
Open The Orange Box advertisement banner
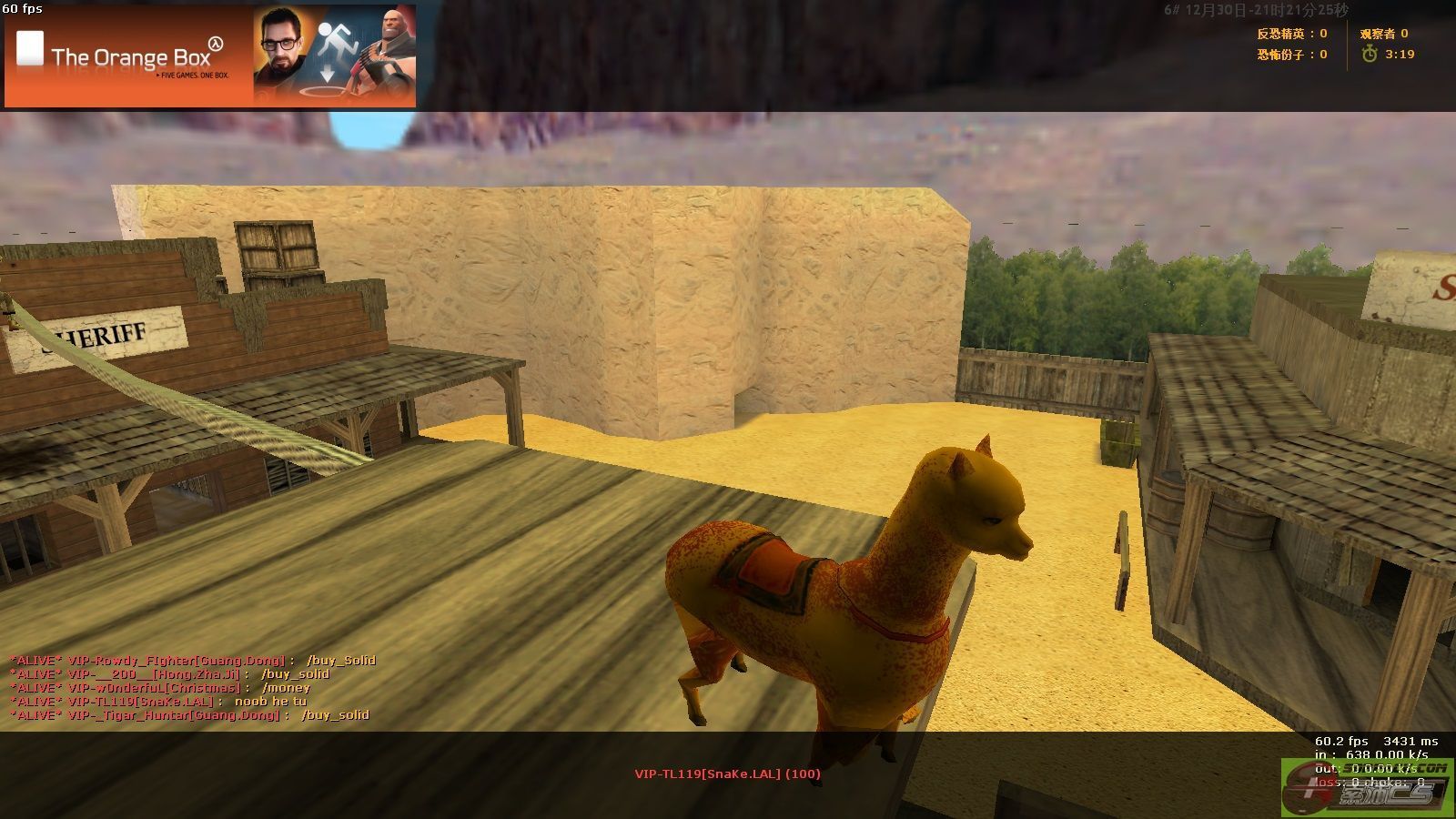click(210, 56)
